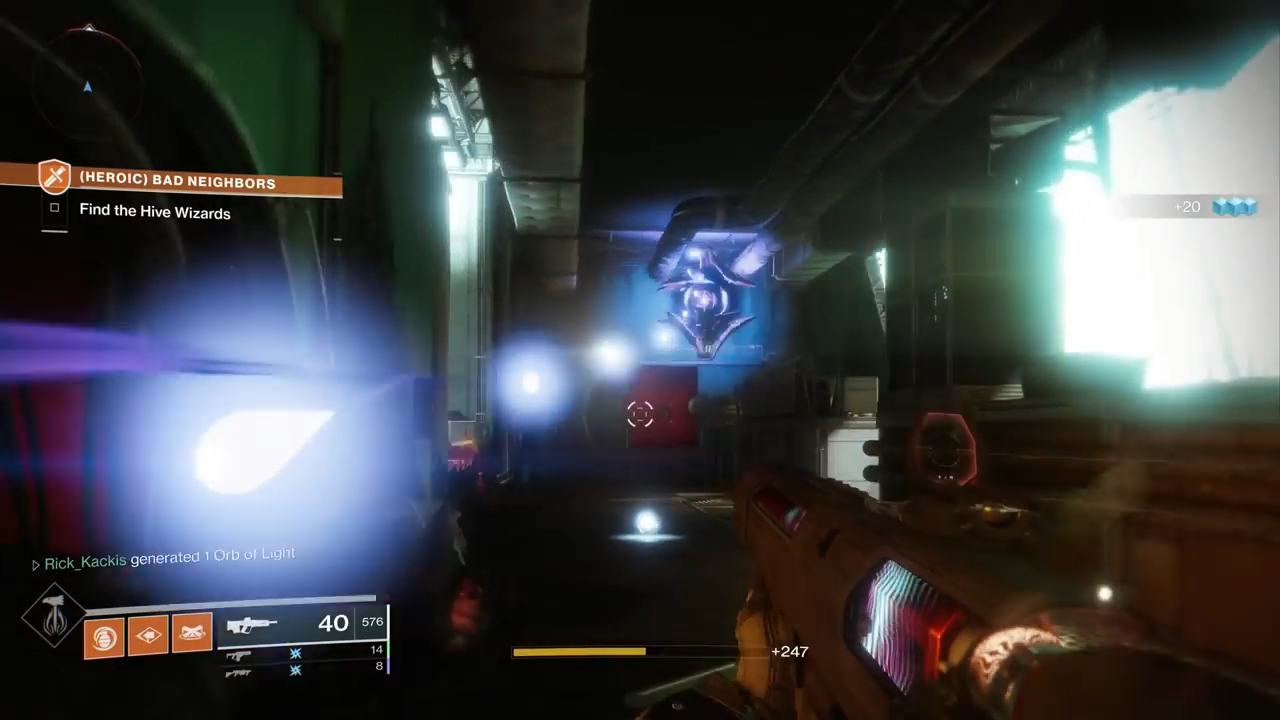Choose the heavy weapon with 8 ammo

click(x=238, y=672)
